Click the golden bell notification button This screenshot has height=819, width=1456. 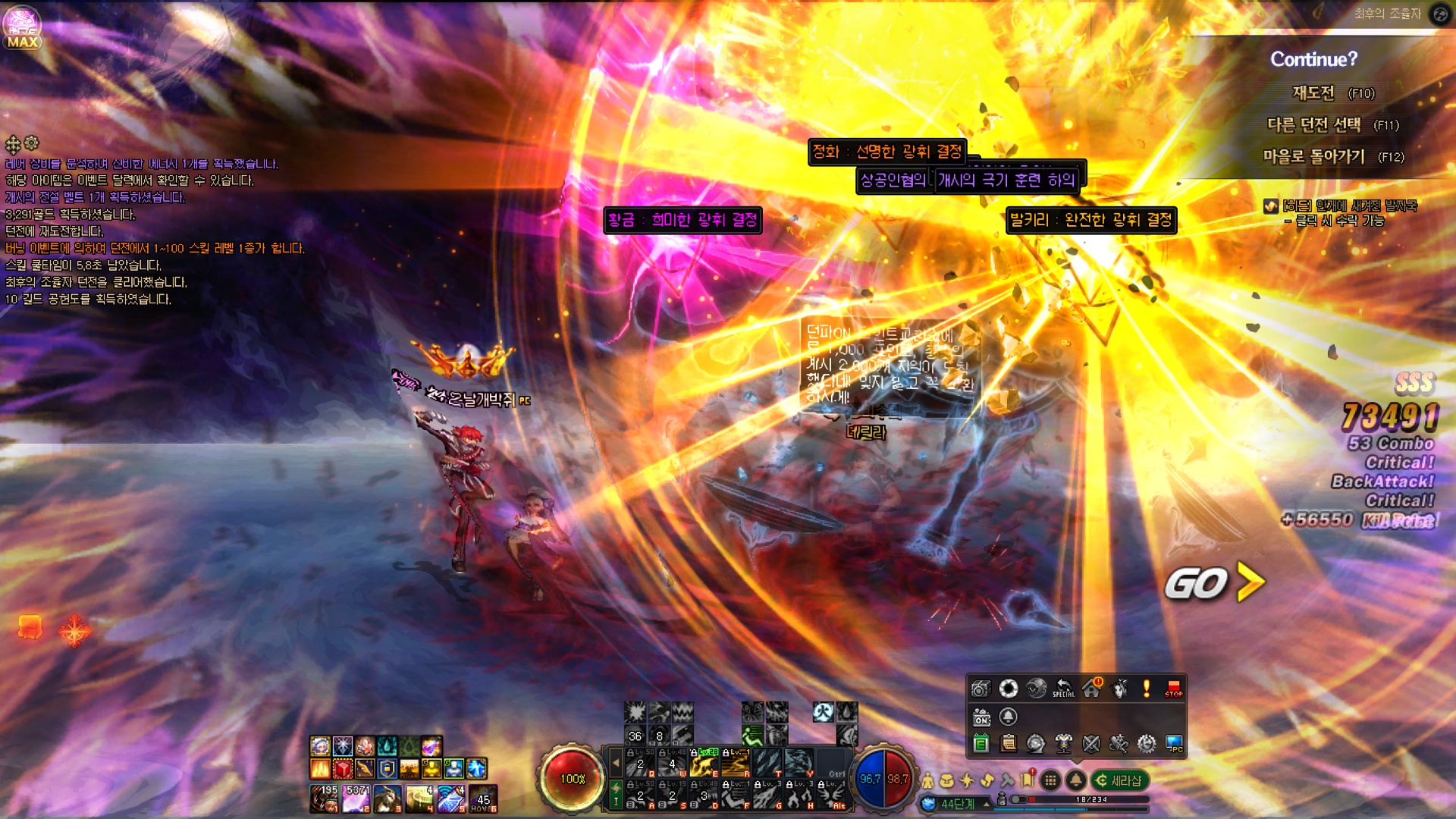click(x=1075, y=780)
